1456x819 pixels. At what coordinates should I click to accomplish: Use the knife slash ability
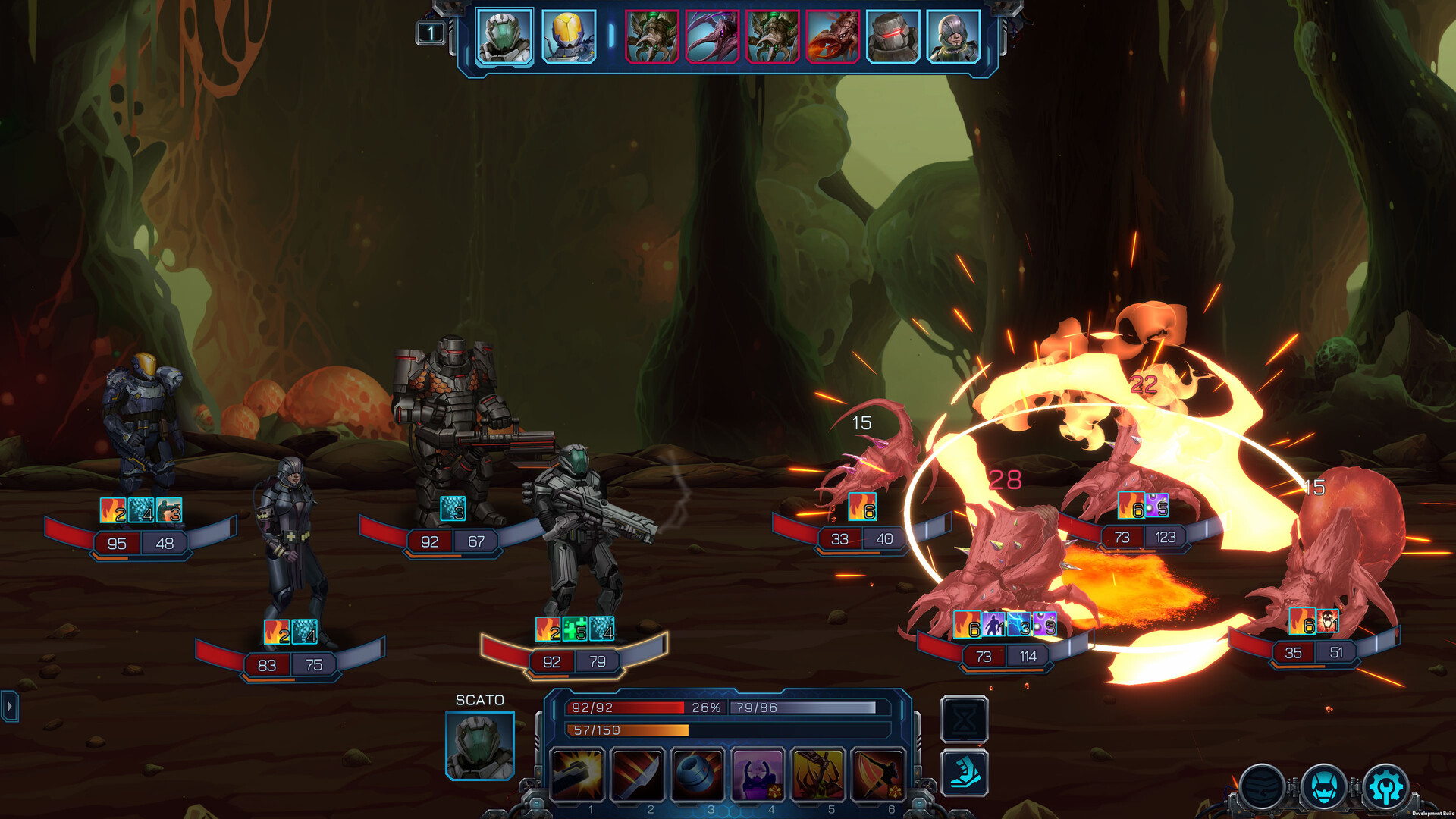(x=638, y=774)
